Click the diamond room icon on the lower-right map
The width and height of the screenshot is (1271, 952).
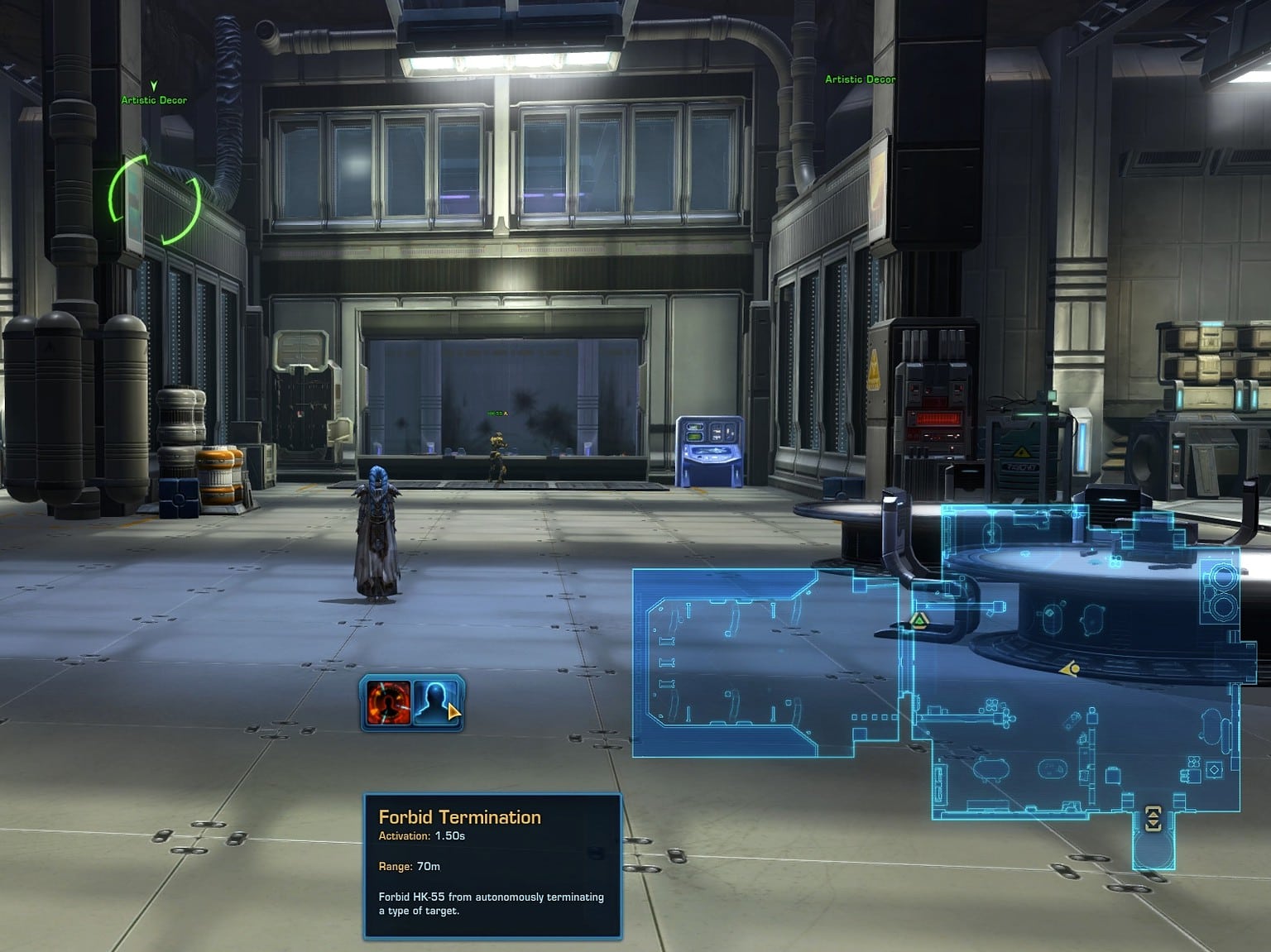1214,770
